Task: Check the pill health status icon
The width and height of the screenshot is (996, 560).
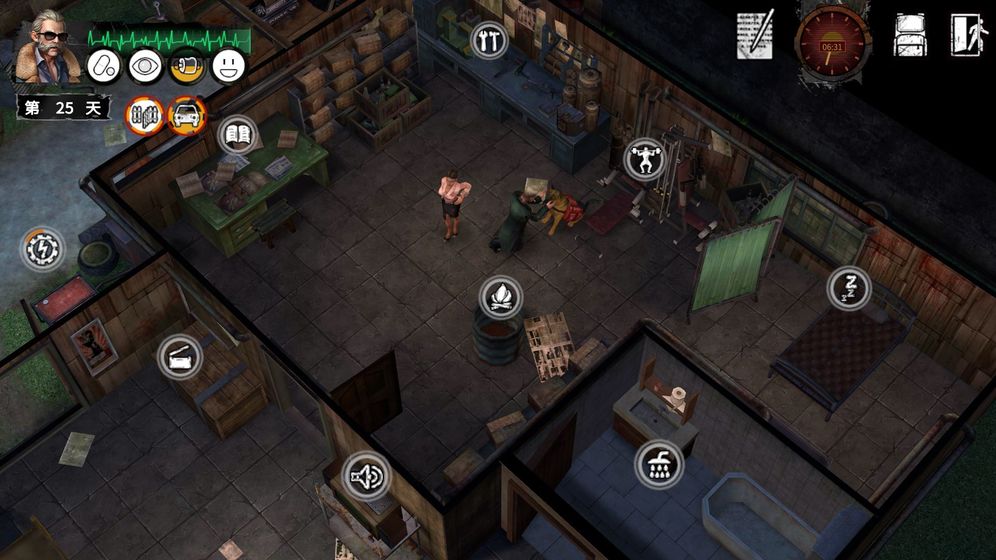Action: tap(104, 66)
